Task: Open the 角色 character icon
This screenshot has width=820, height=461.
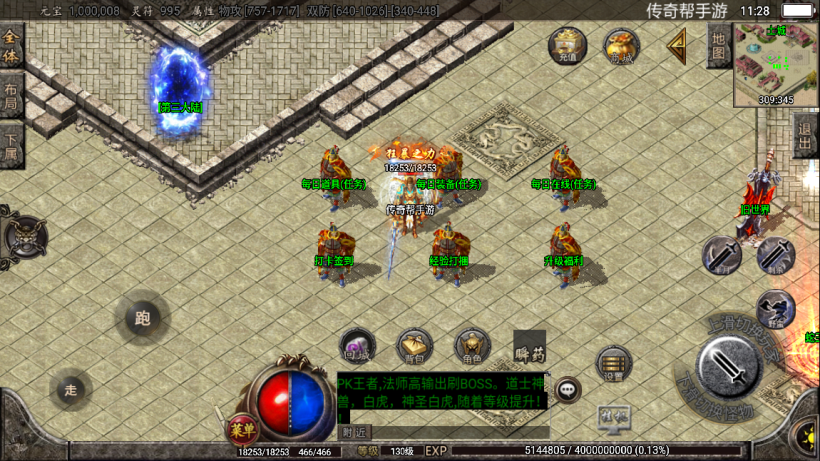Action: 472,346
